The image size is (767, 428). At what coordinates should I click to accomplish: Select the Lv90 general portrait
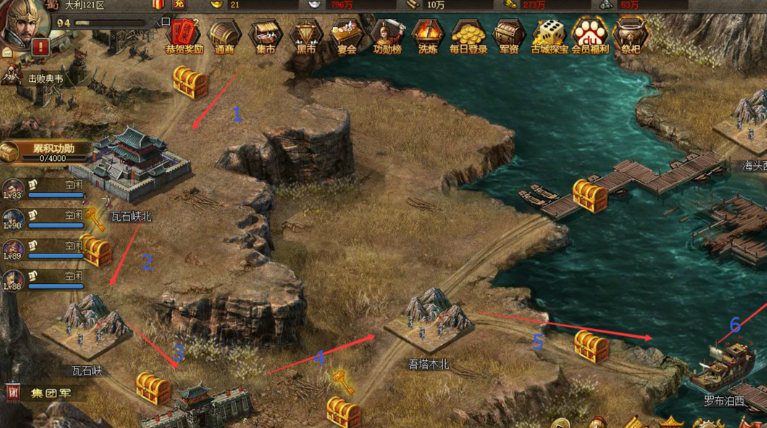tap(14, 219)
